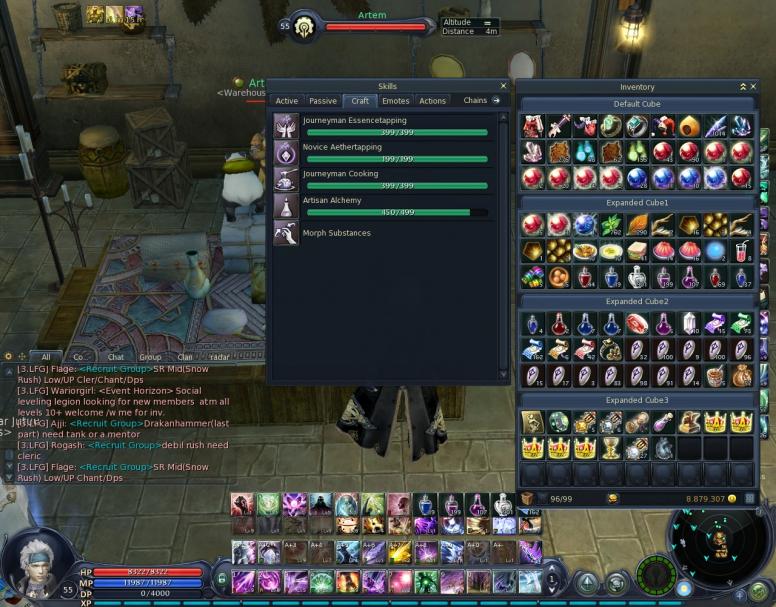
Task: Click the cube box icon beside 96/99
Action: (x=527, y=498)
